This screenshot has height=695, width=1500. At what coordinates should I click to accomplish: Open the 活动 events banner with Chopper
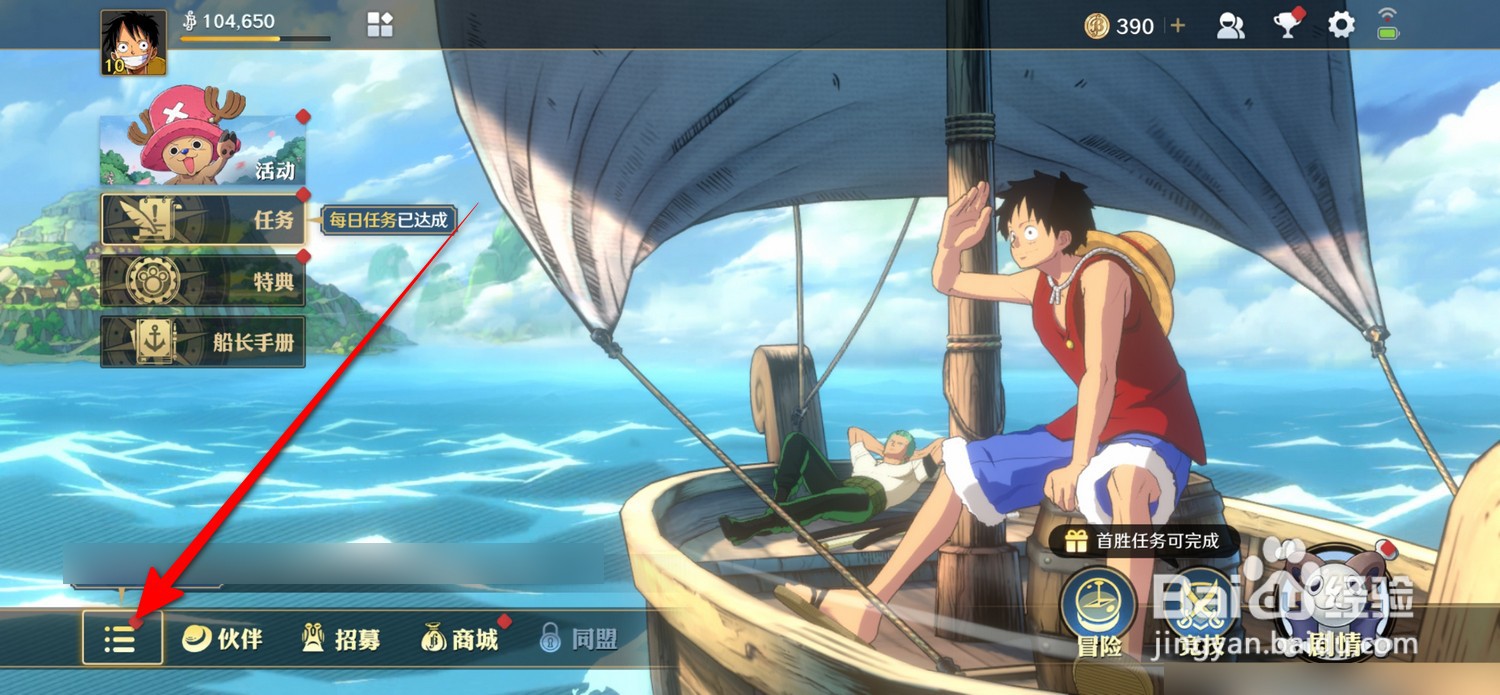pyautogui.click(x=203, y=150)
